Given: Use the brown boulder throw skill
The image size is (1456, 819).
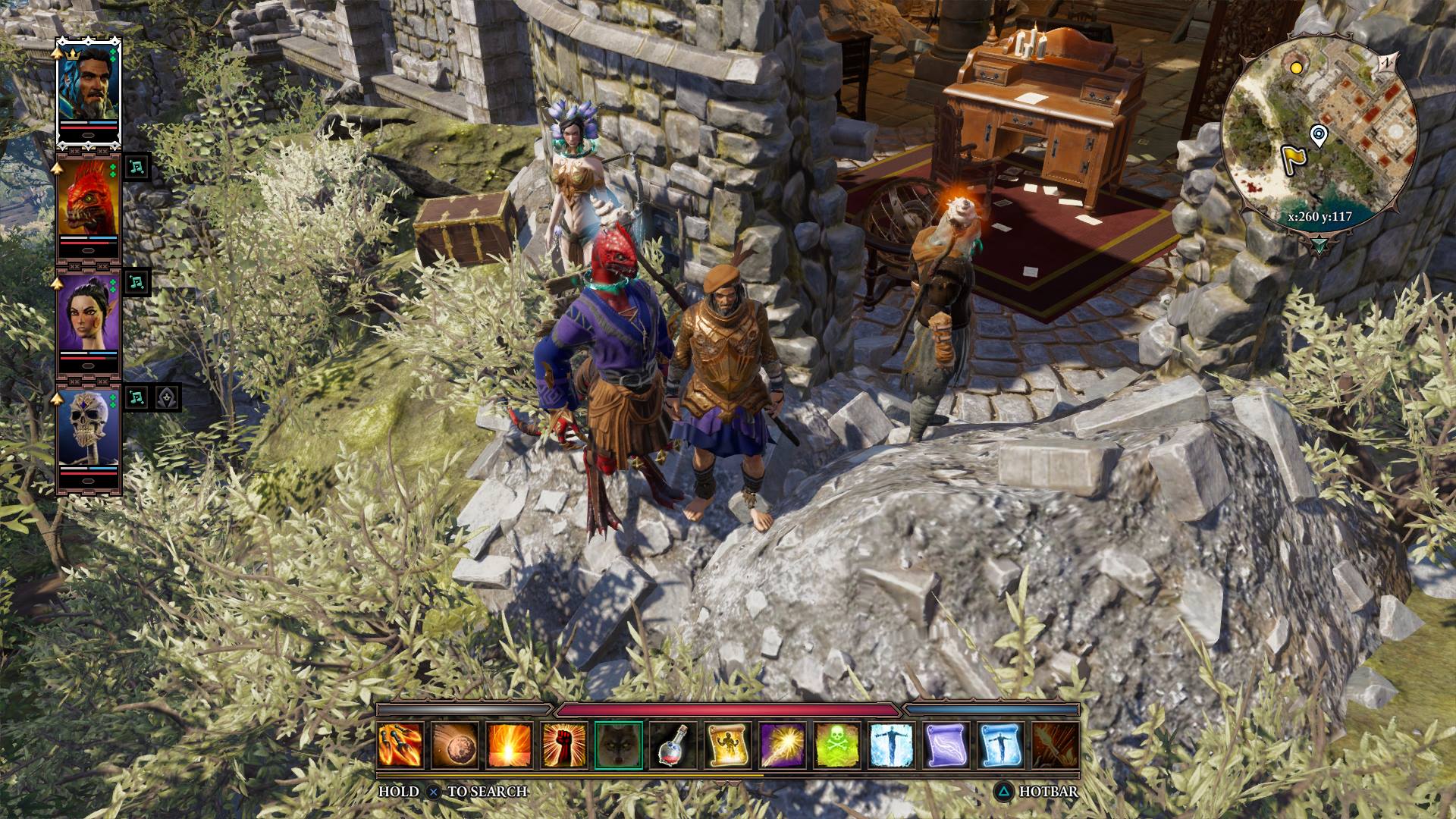Looking at the screenshot, I should click(x=455, y=745).
